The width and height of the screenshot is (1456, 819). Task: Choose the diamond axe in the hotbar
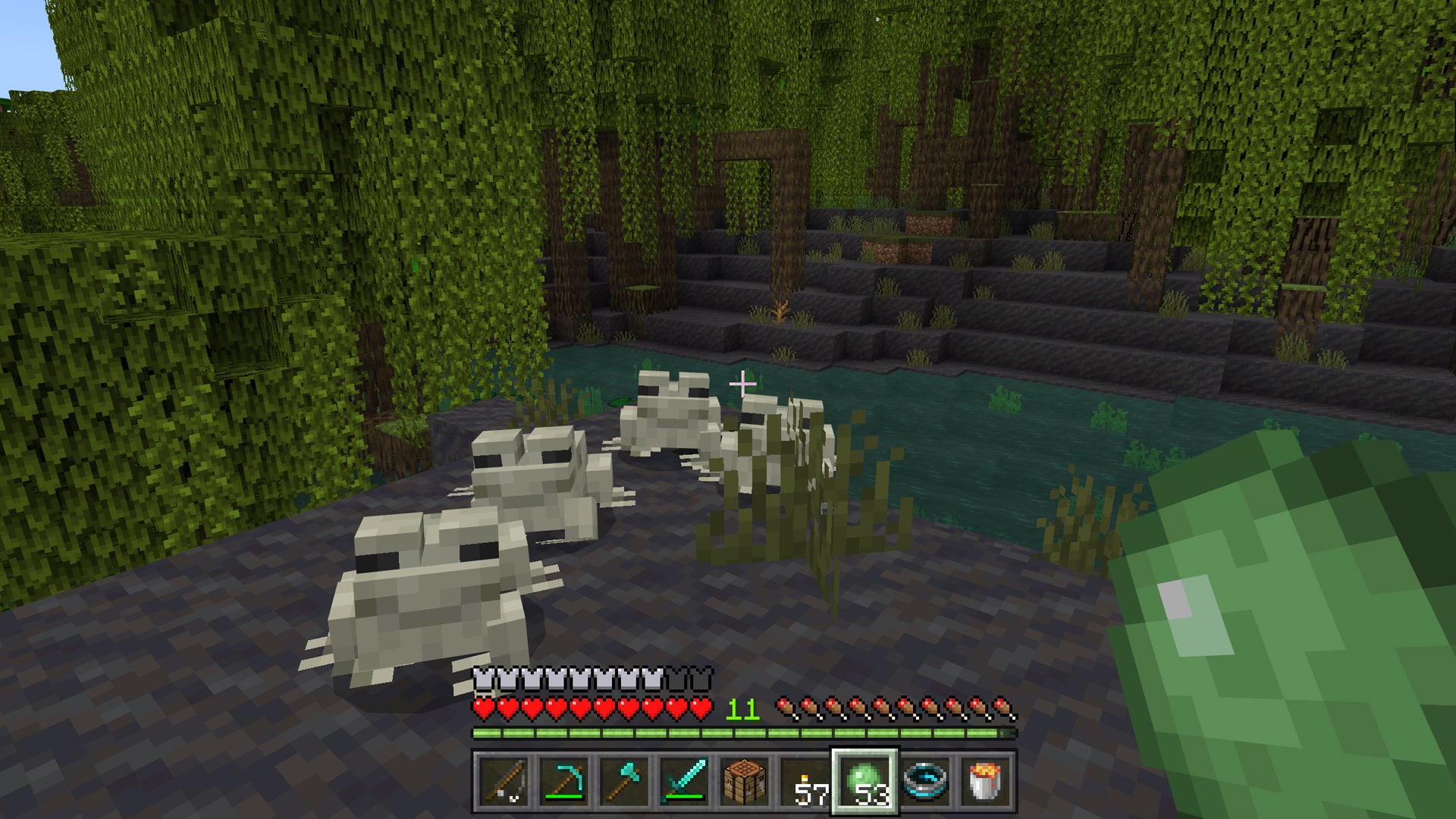[x=623, y=781]
